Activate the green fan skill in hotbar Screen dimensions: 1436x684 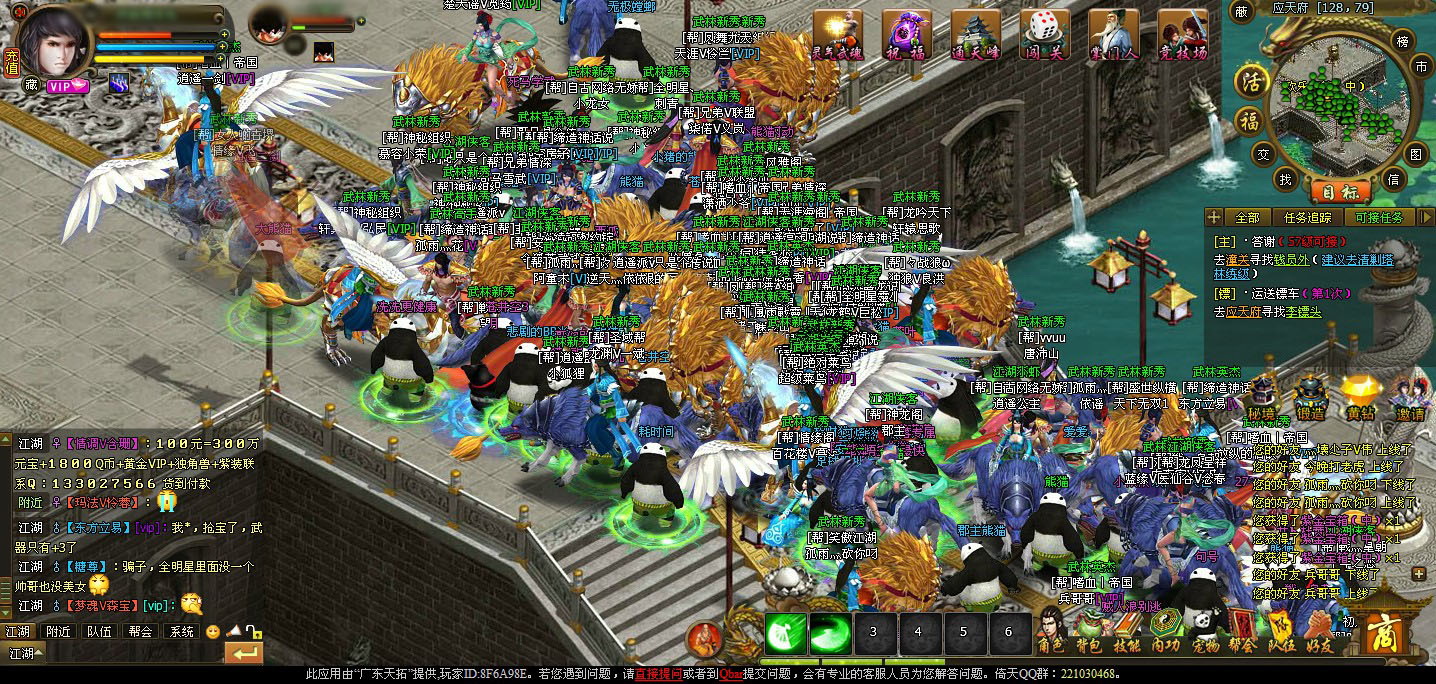click(786, 632)
